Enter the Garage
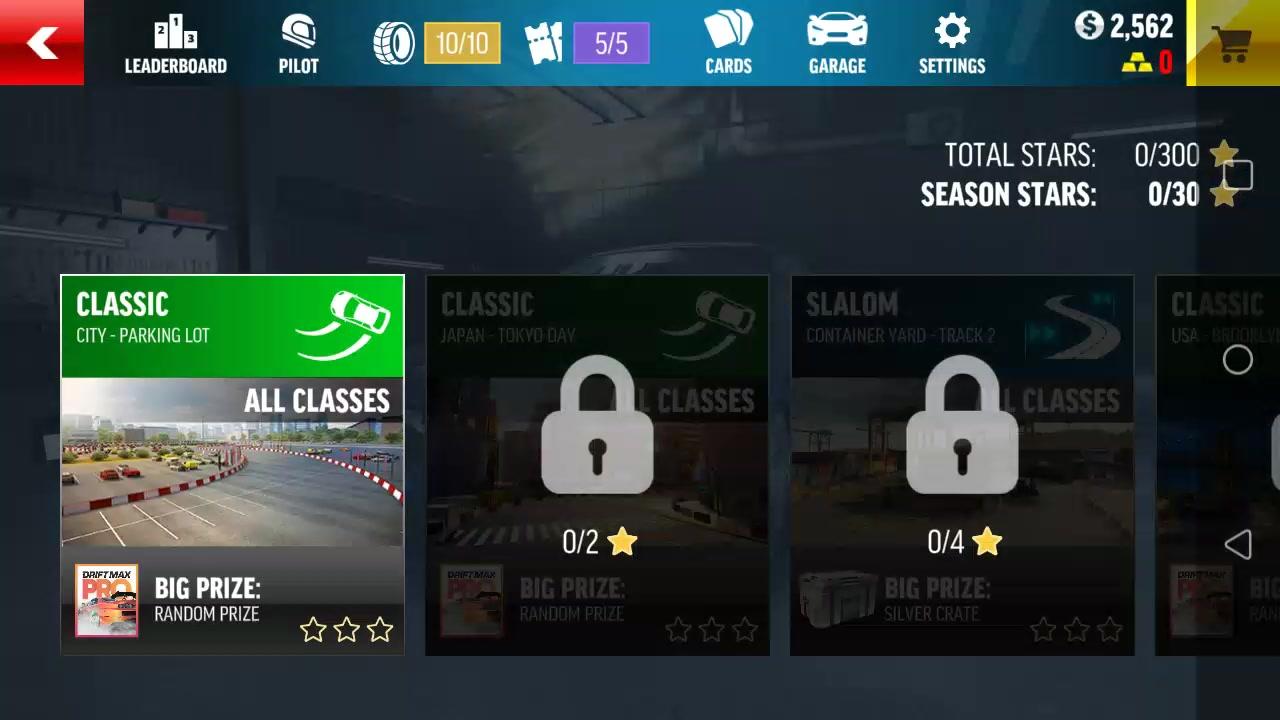 pyautogui.click(x=836, y=43)
